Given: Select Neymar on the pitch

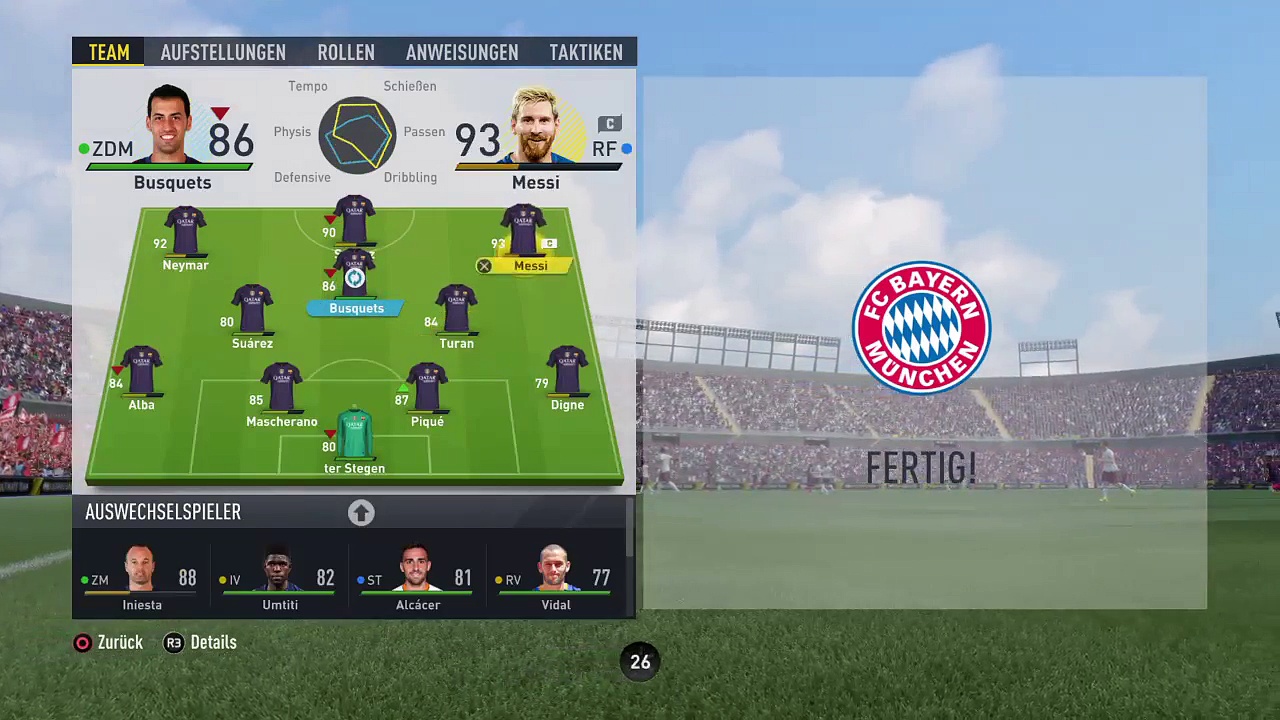Looking at the screenshot, I should pyautogui.click(x=185, y=237).
